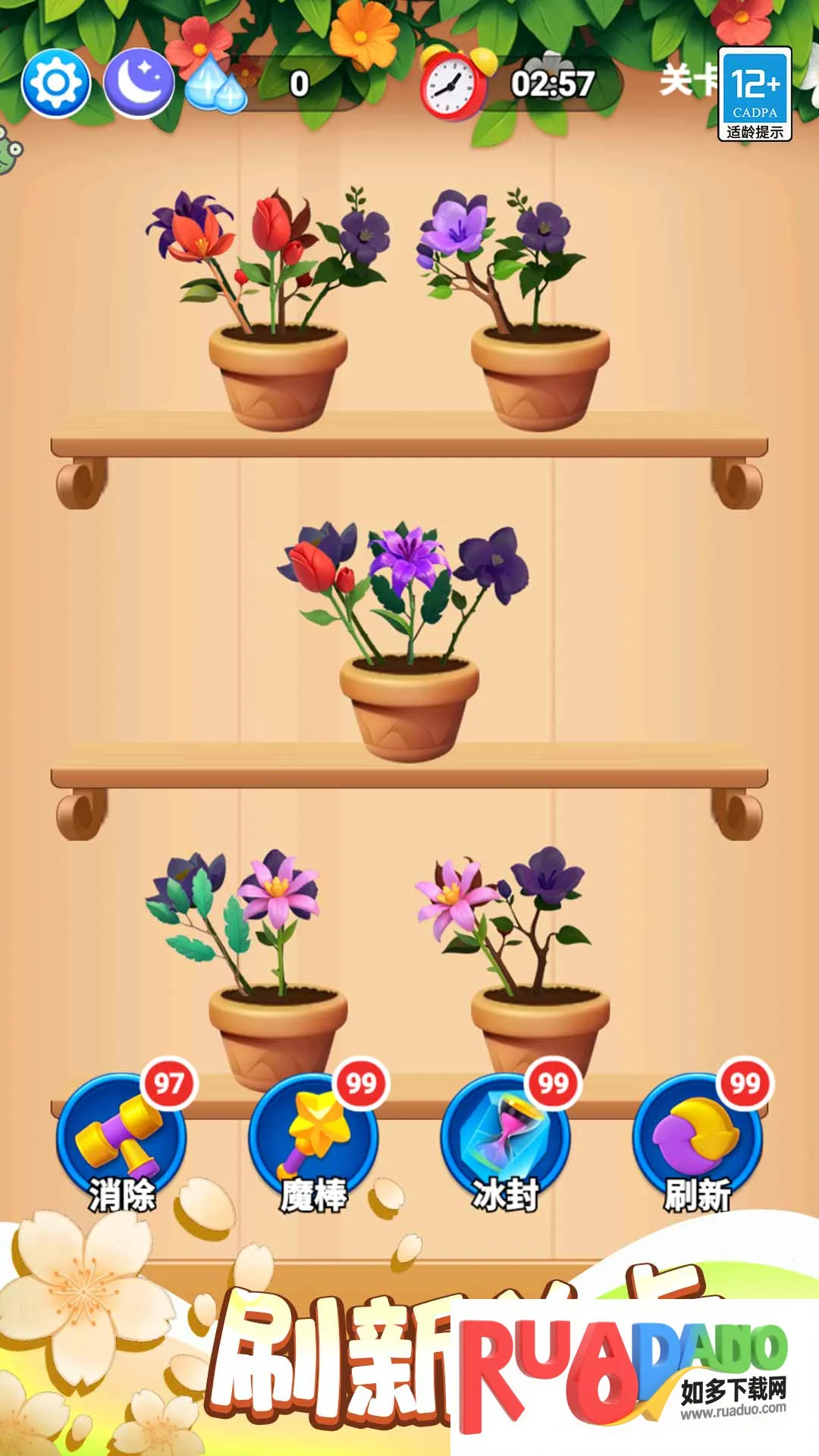Toggle the moon night mode button
The image size is (819, 1456).
[139, 83]
